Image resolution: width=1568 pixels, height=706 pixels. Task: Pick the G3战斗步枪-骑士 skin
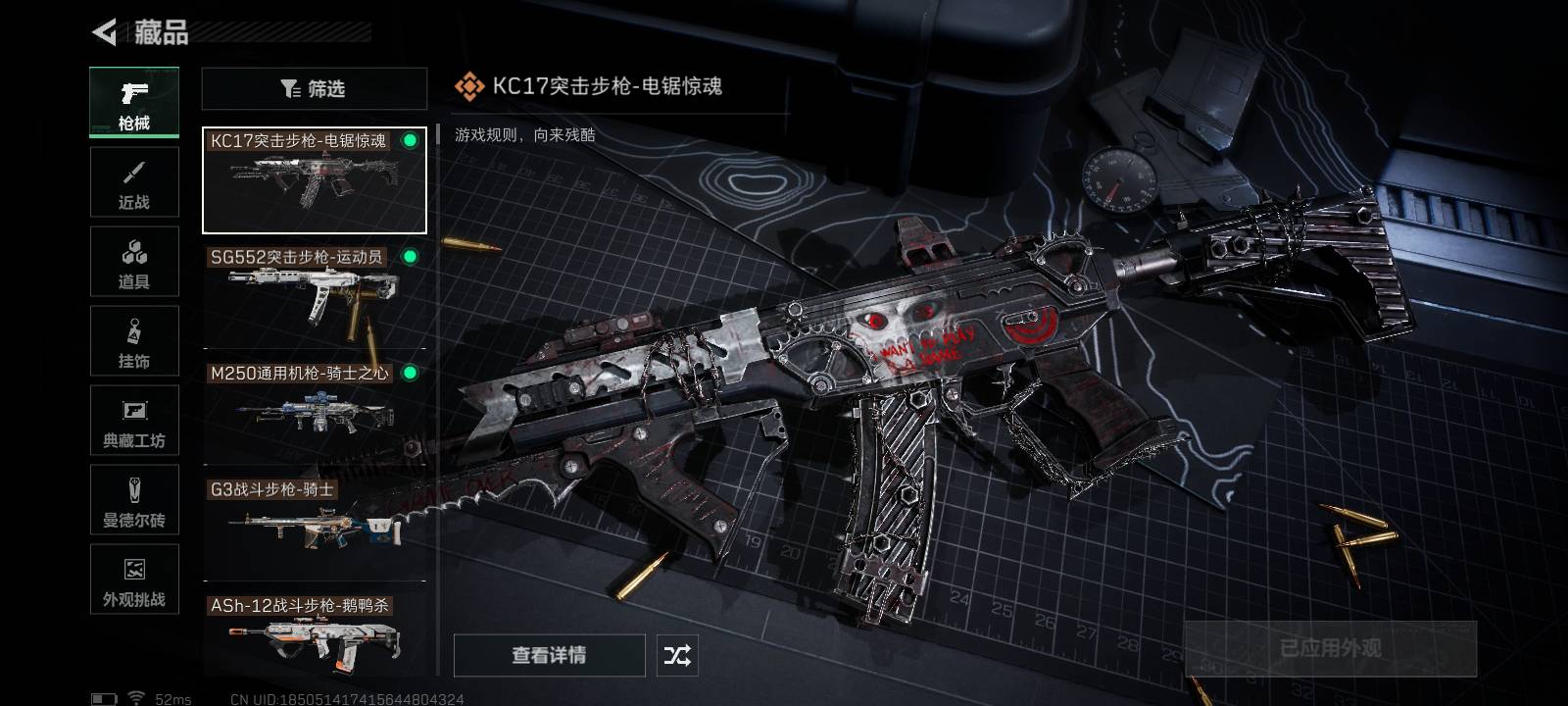tap(314, 523)
